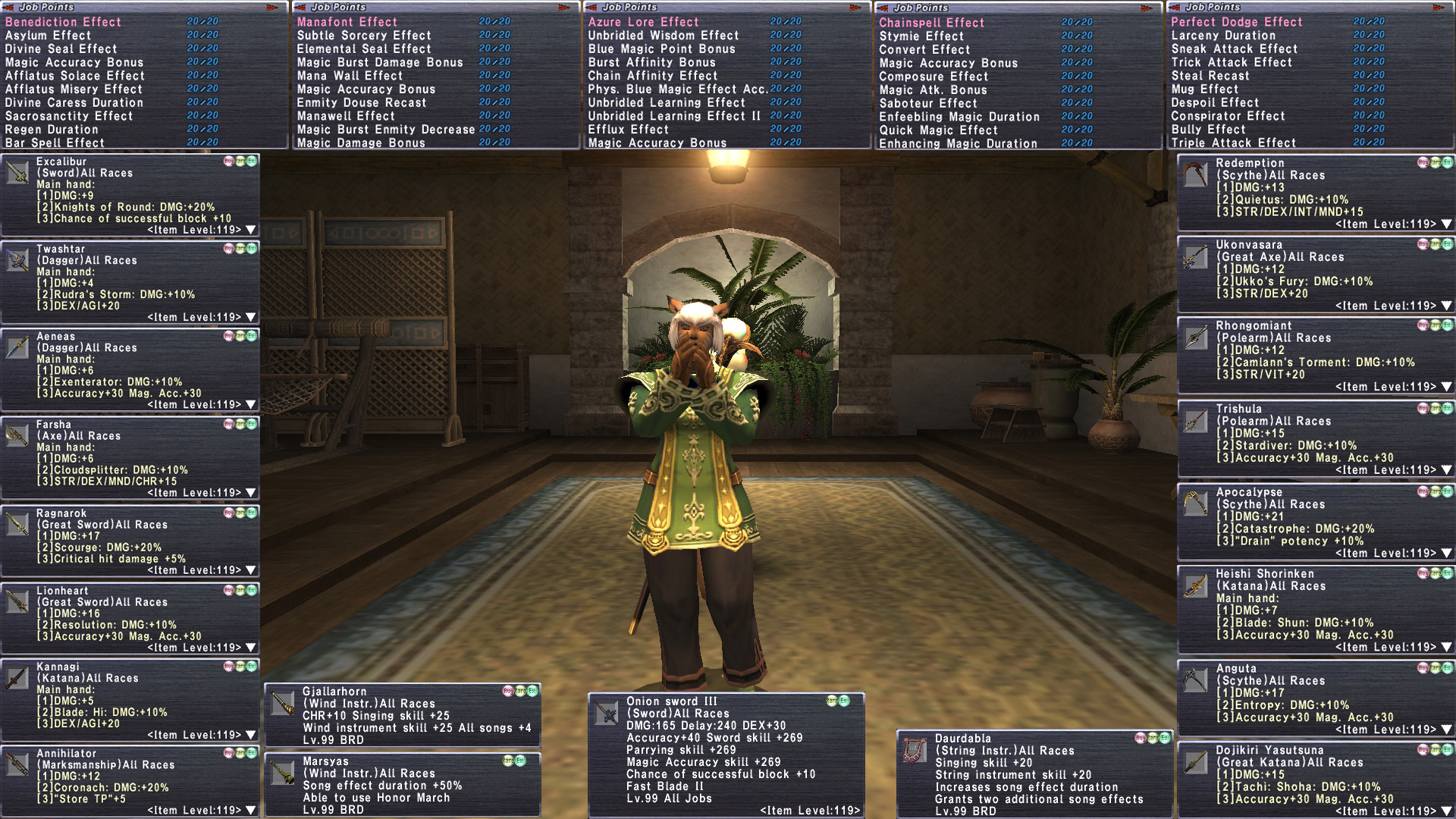Expand the Excalibur tooltip with its down arrow

[251, 230]
